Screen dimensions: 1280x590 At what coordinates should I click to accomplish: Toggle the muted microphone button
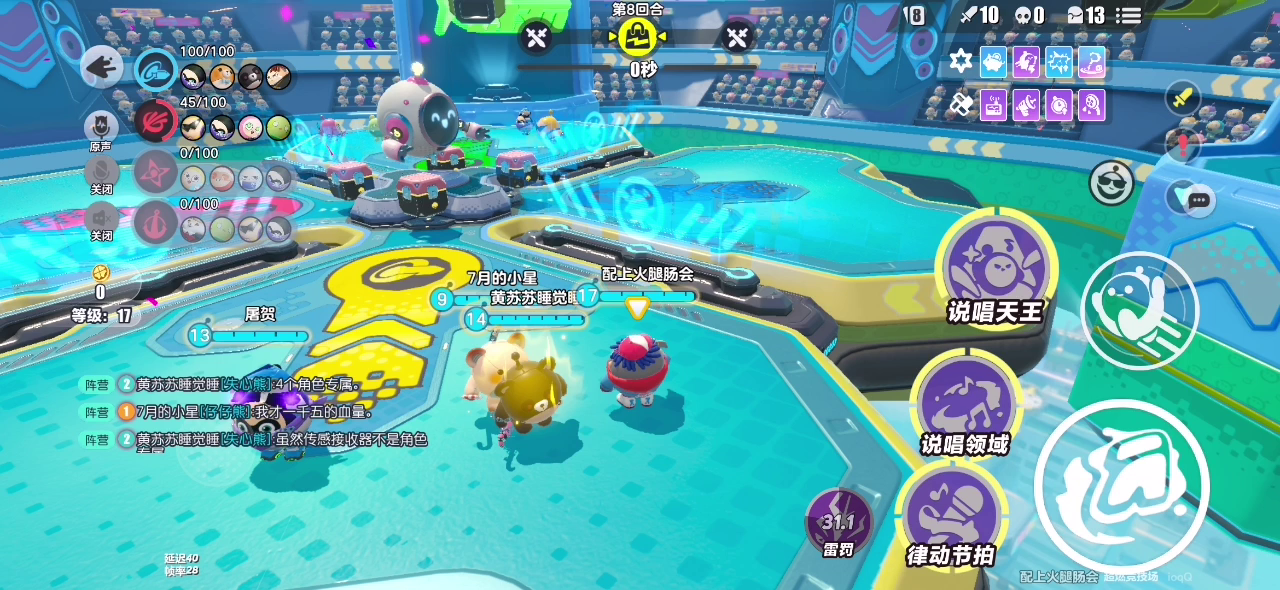pos(101,171)
